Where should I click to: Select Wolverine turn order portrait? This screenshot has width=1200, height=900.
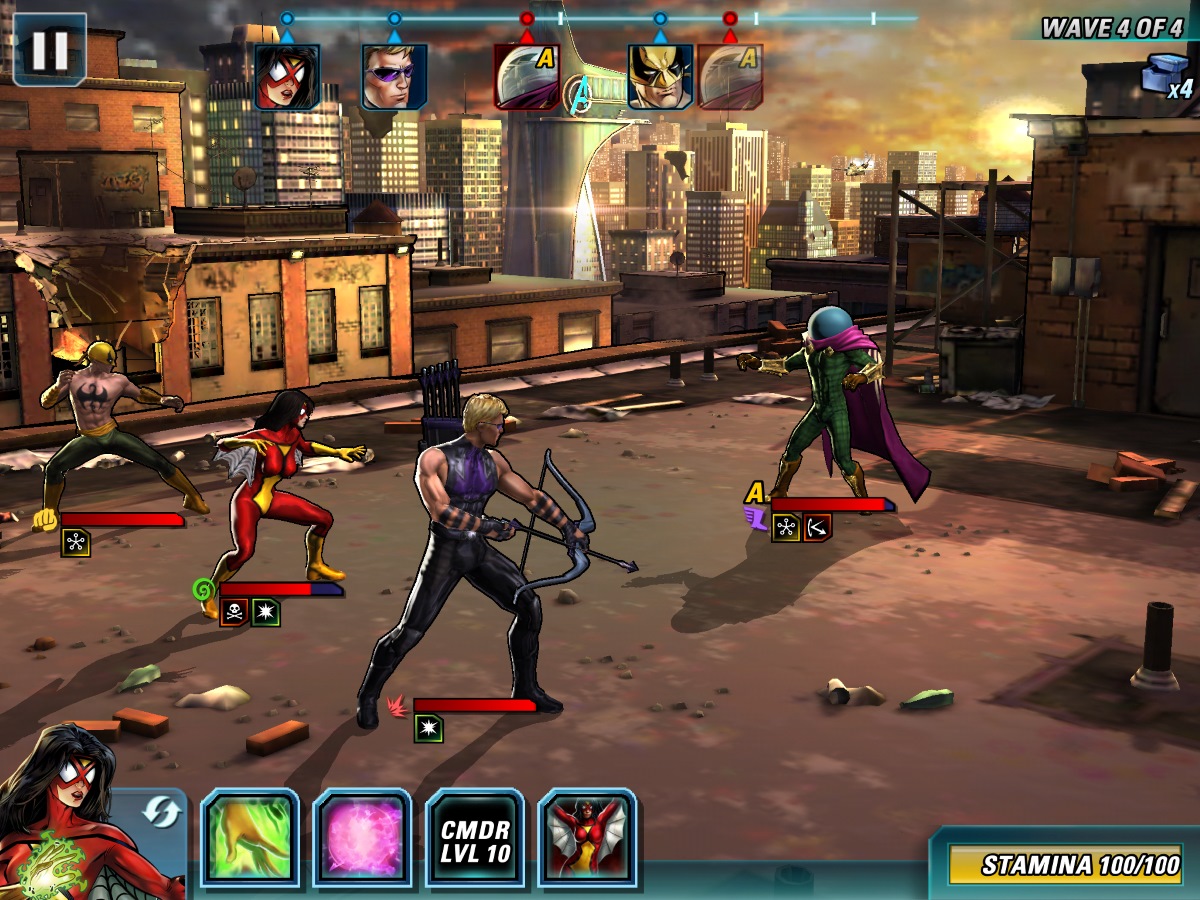pyautogui.click(x=660, y=77)
